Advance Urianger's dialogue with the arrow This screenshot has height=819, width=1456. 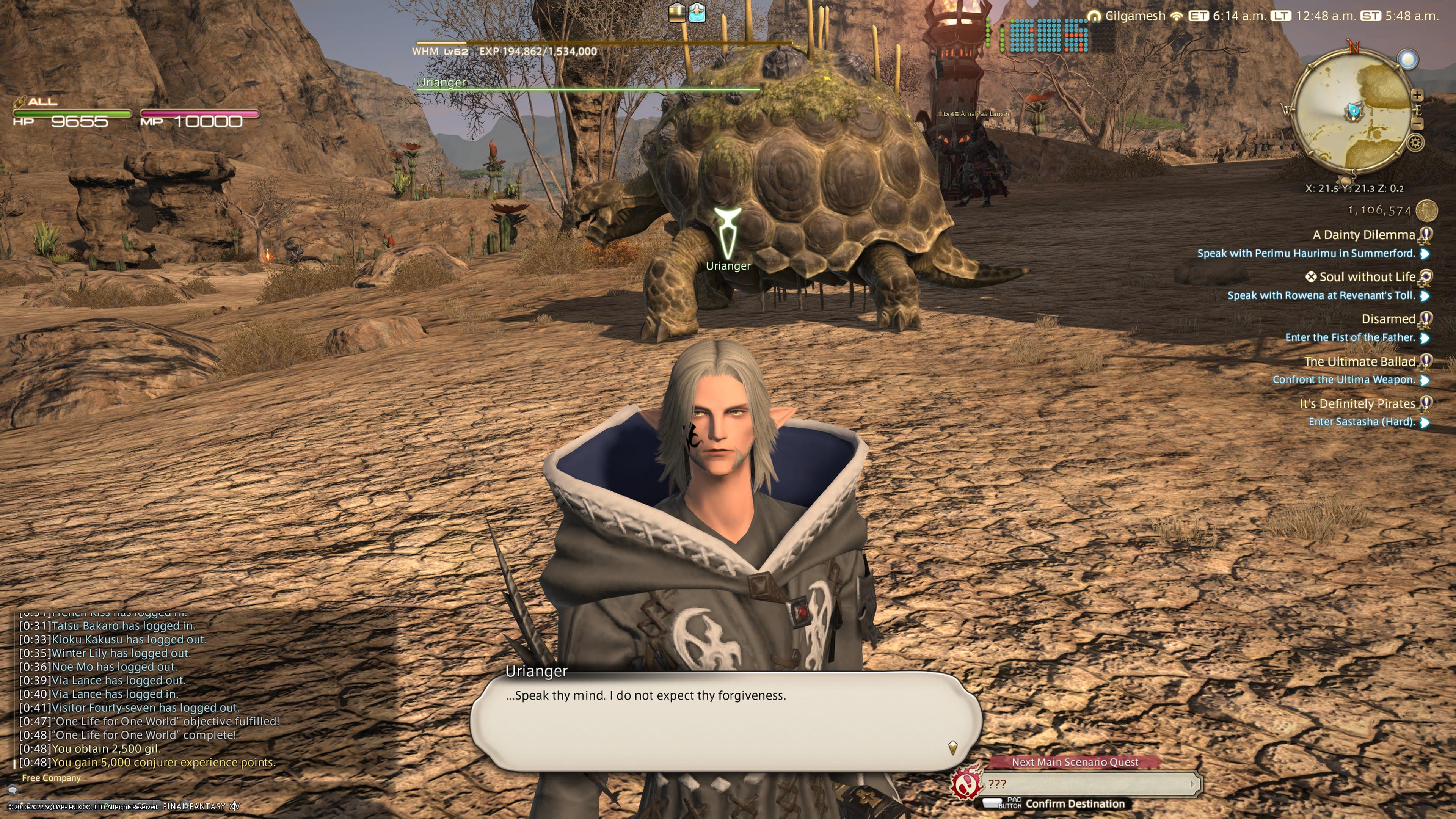[952, 747]
